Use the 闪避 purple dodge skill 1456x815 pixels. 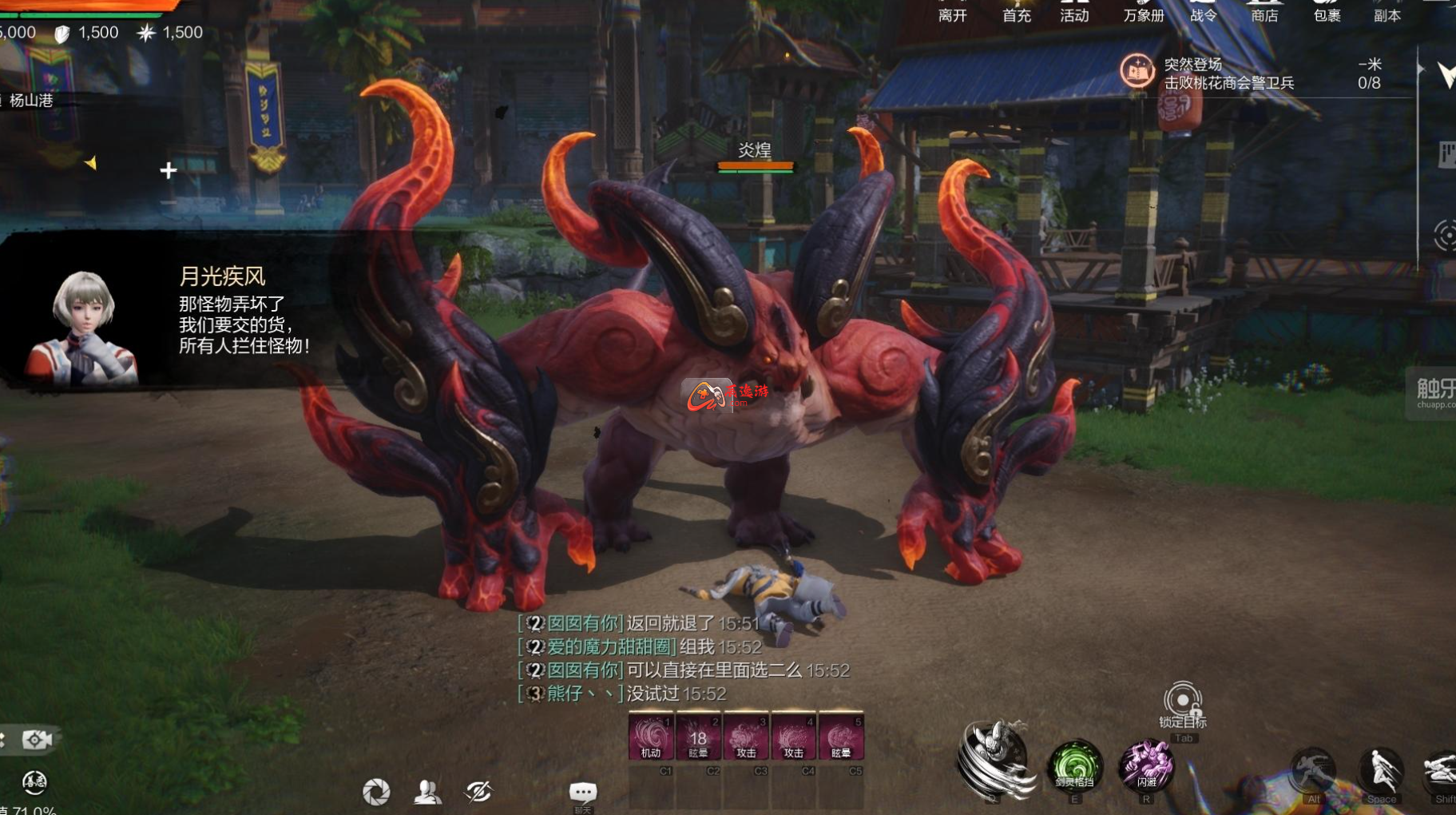(x=1147, y=765)
